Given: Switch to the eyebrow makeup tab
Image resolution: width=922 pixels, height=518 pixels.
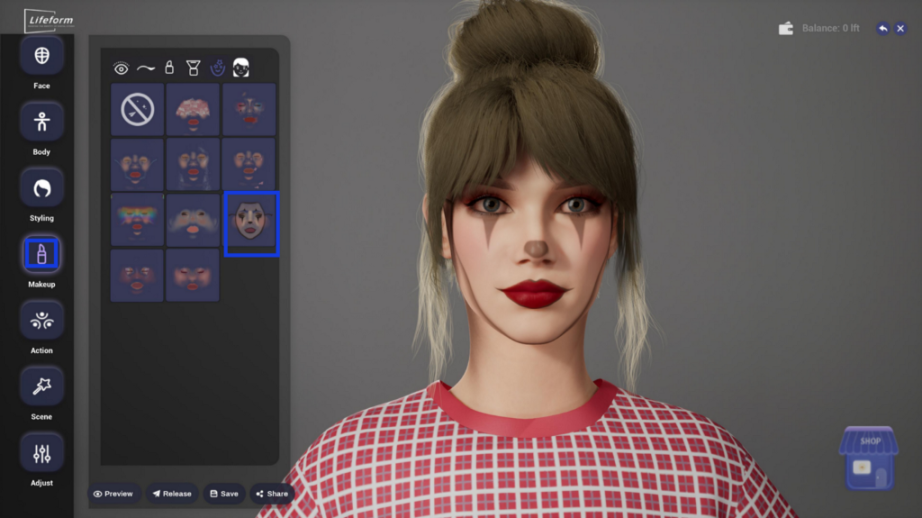Looking at the screenshot, I should pyautogui.click(x=146, y=68).
